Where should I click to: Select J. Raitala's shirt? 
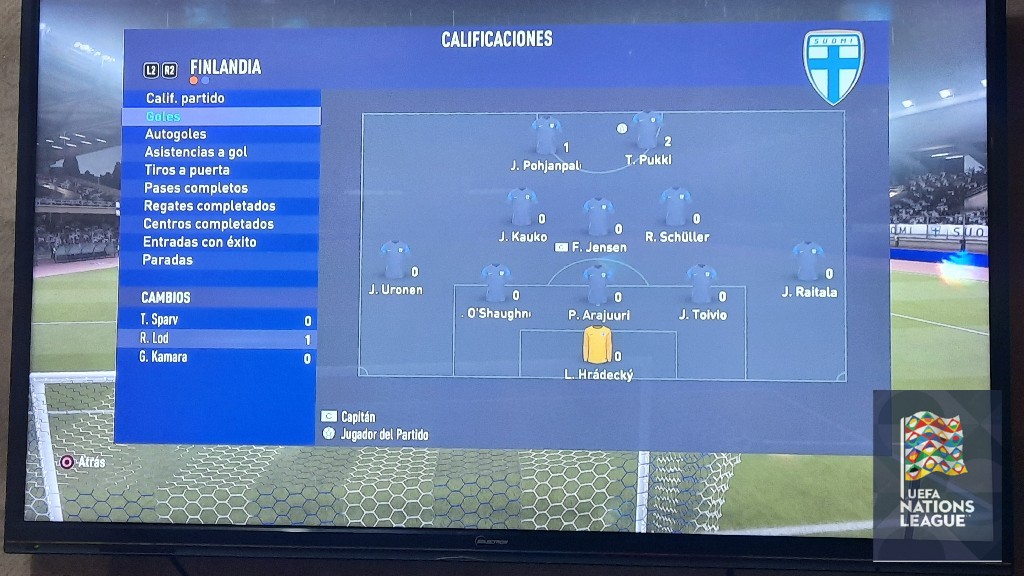click(x=808, y=261)
